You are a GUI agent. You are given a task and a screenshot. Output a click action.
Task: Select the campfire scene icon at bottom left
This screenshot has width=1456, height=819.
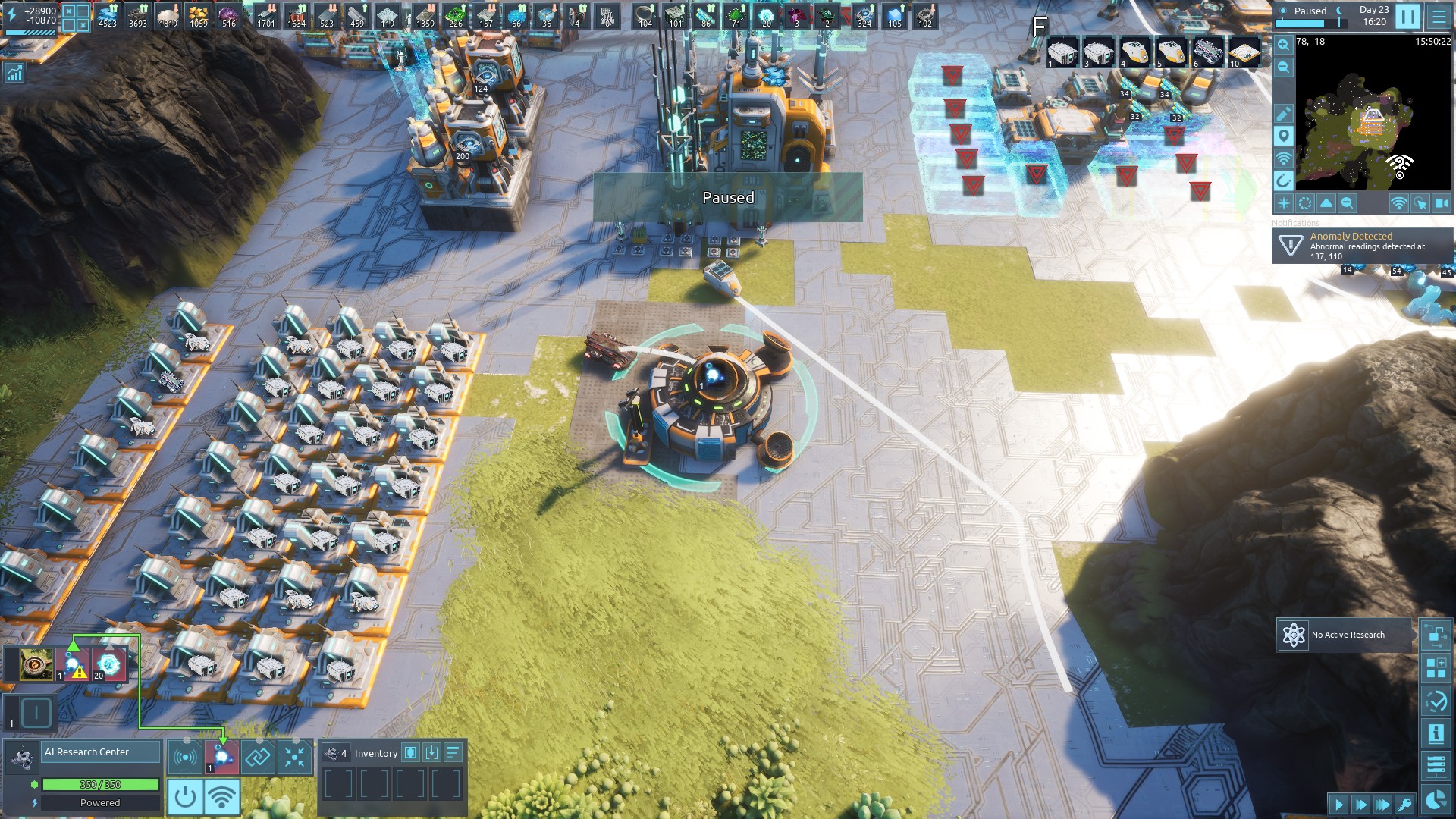pos(36,665)
